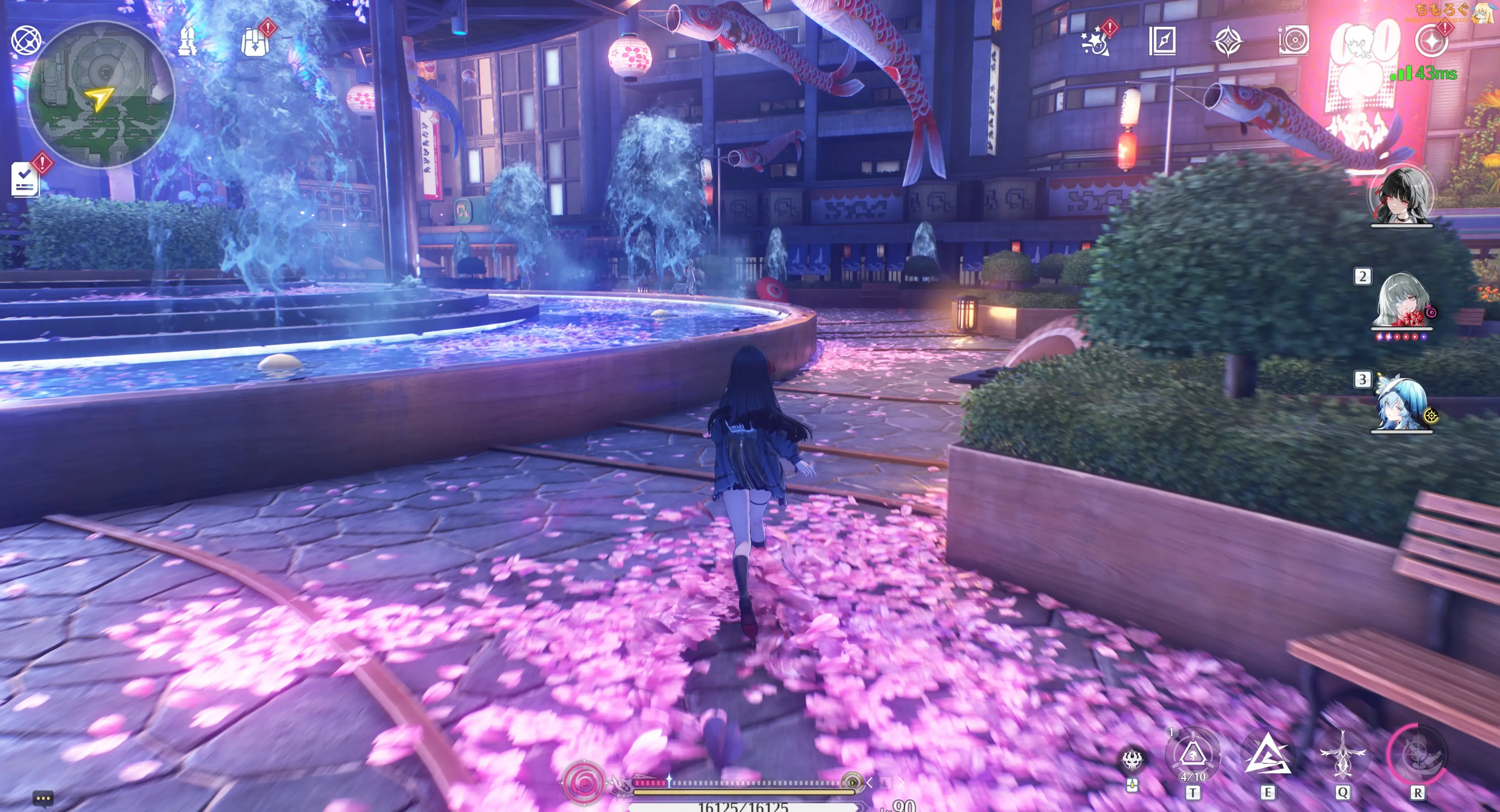This screenshot has width=1500, height=812.
Task: Switch to the grey-haired party member
Action: click(x=1401, y=301)
